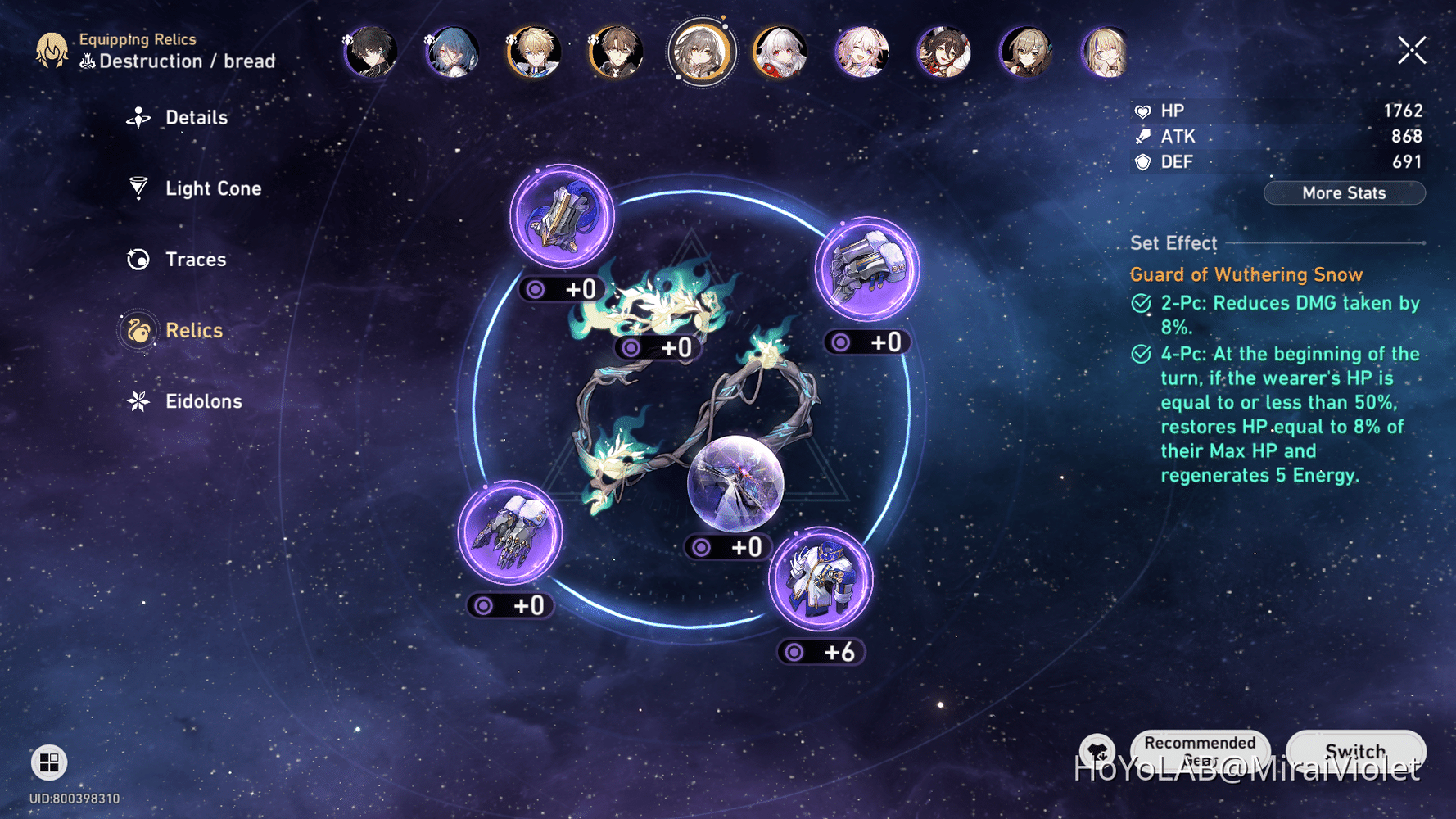Go to the Traces section
The height and width of the screenshot is (819, 1456).
pos(195,260)
